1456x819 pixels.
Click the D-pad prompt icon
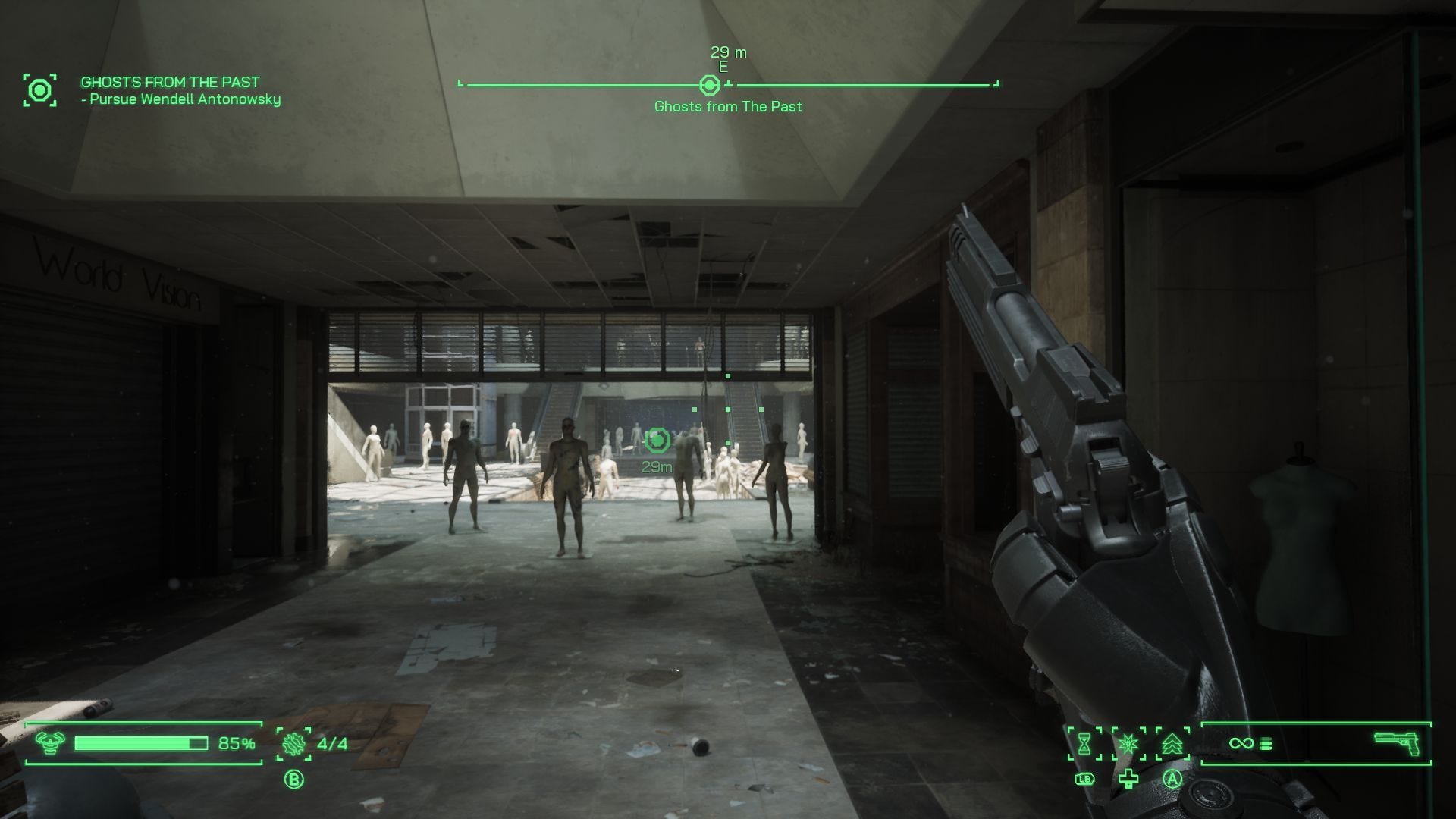coord(1128,779)
